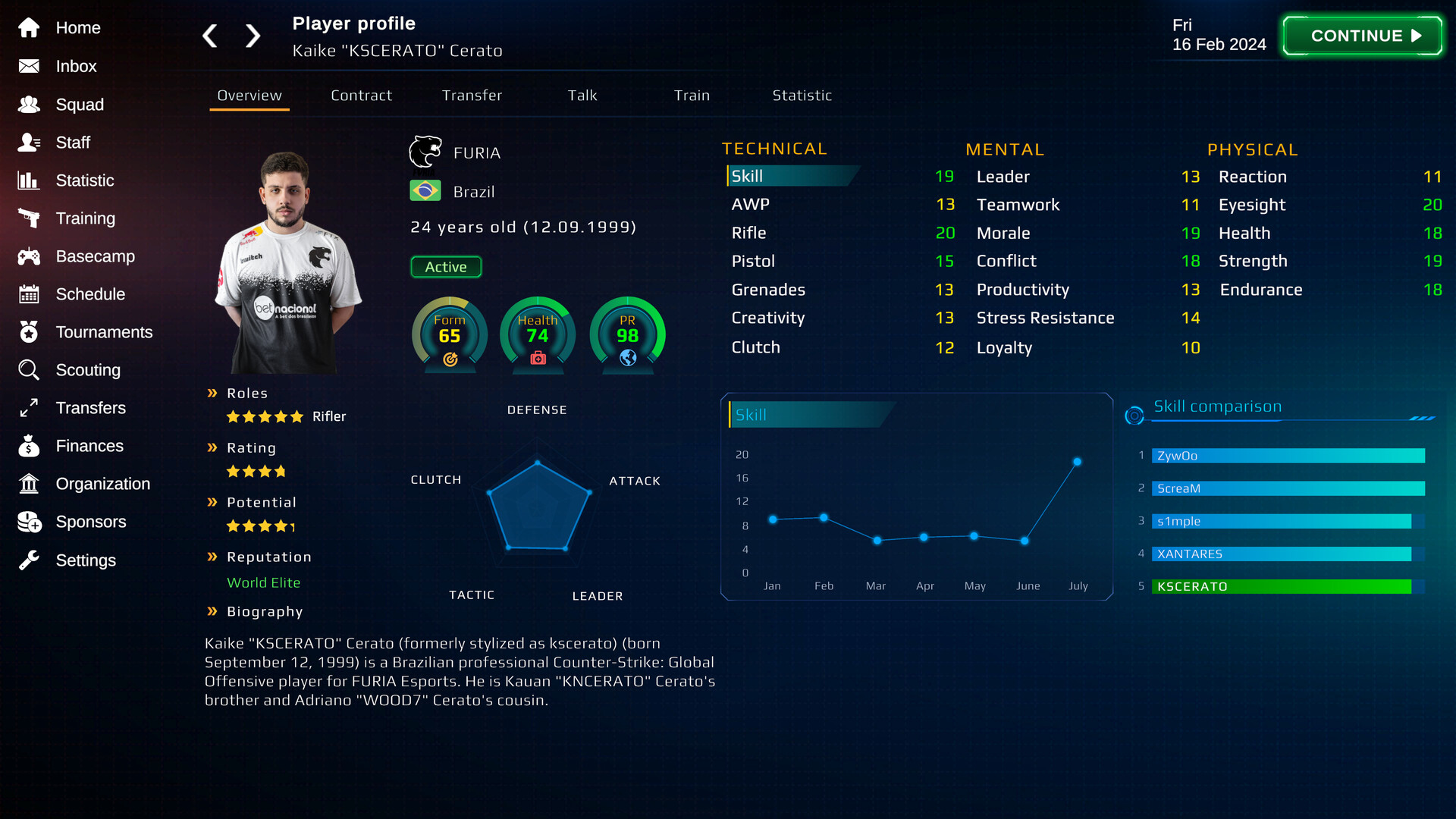Screen dimensions: 1456x819
Task: Expand the Biography section chevron
Action: [212, 610]
